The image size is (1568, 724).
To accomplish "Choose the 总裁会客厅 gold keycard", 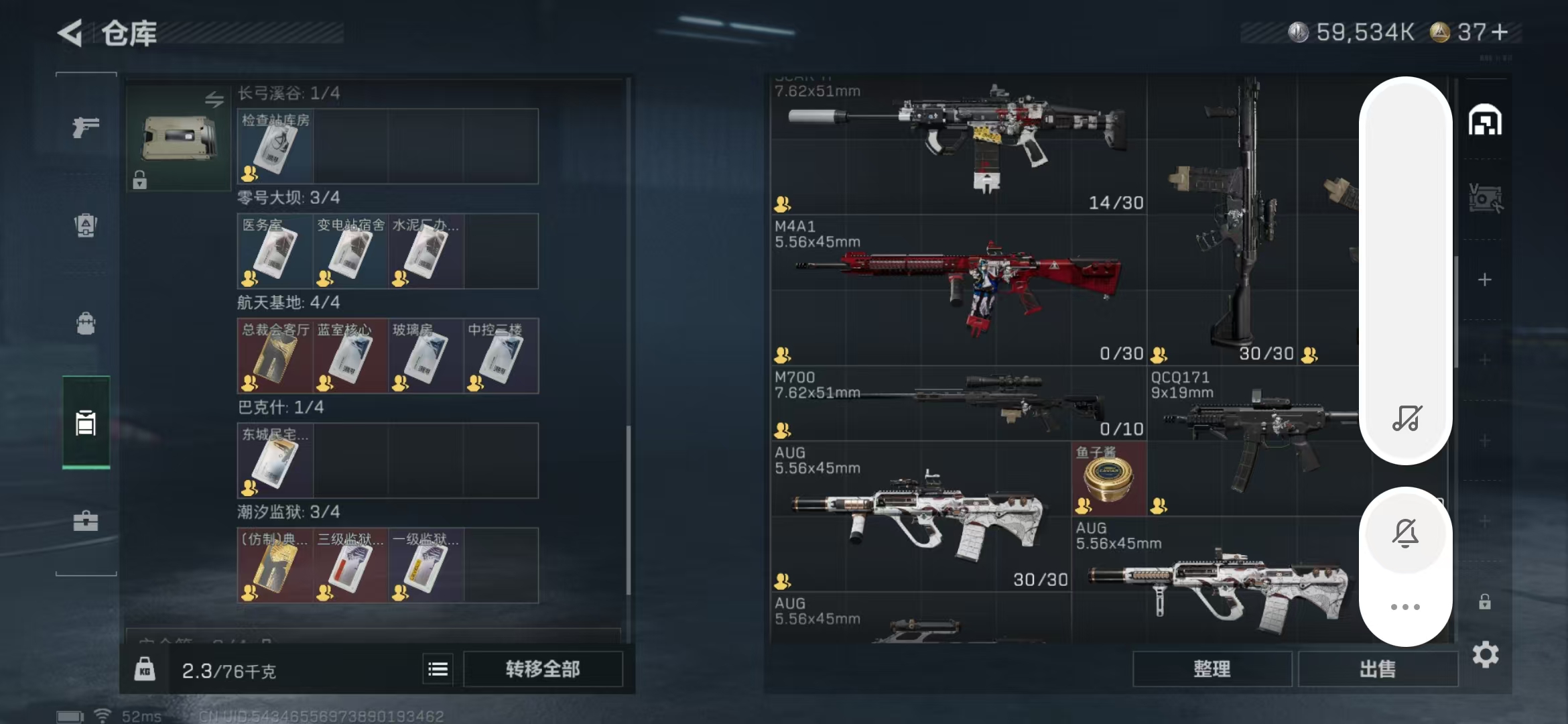I will [275, 357].
